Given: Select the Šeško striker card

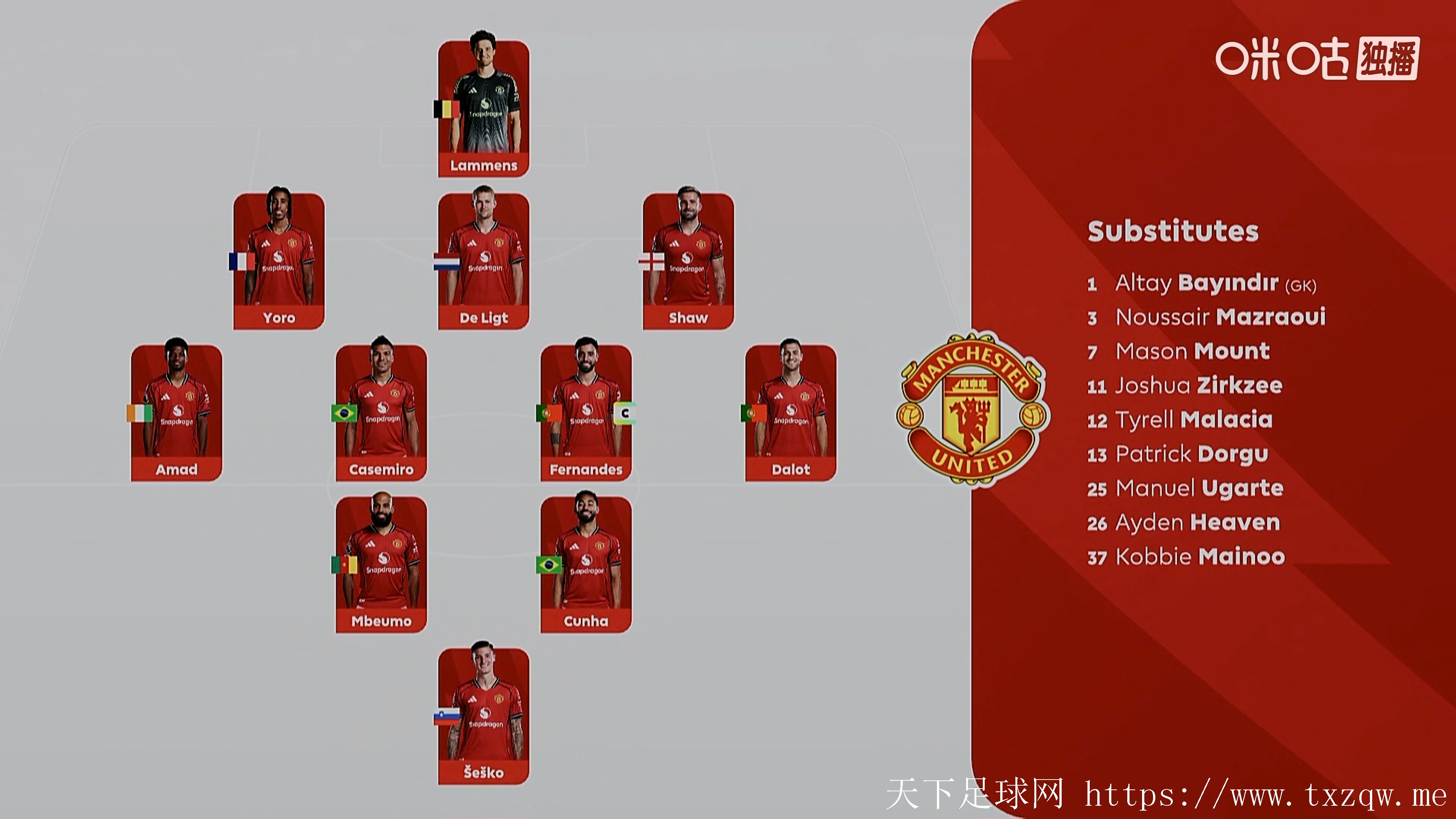Looking at the screenshot, I should [484, 716].
